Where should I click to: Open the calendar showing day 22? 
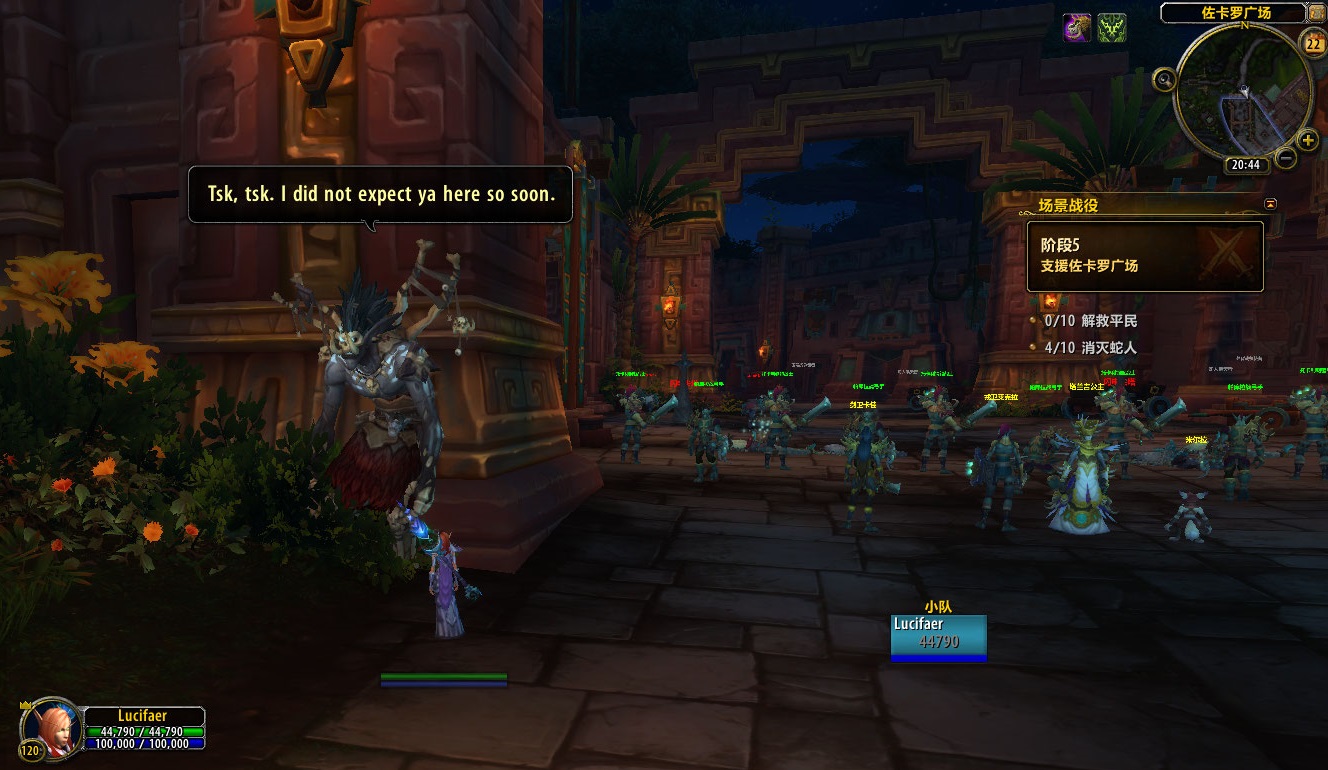(x=1314, y=43)
